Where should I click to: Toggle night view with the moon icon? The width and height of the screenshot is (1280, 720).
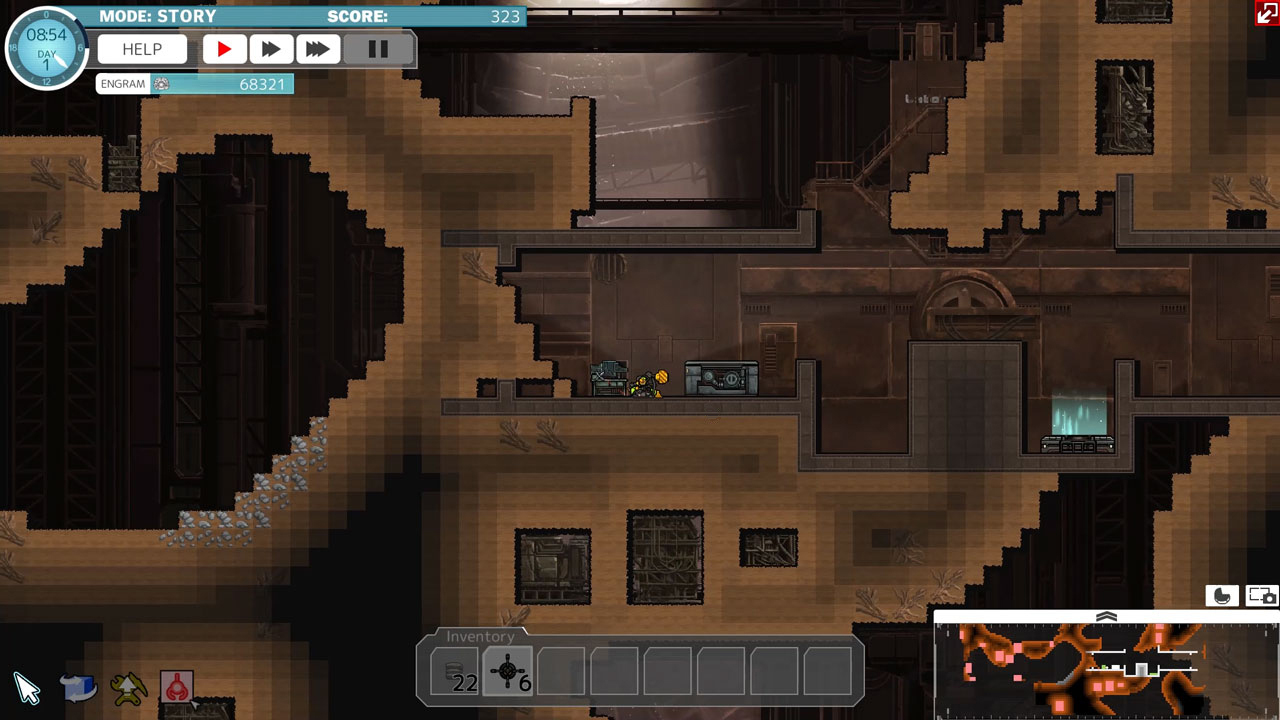[1222, 595]
